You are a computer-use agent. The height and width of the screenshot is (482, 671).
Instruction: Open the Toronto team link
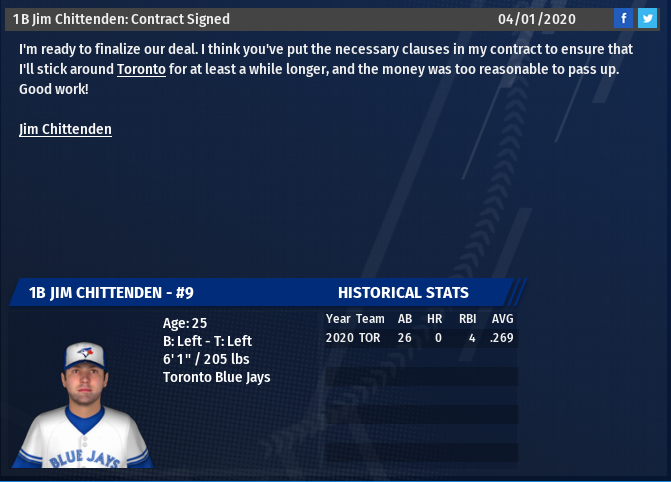click(x=141, y=70)
